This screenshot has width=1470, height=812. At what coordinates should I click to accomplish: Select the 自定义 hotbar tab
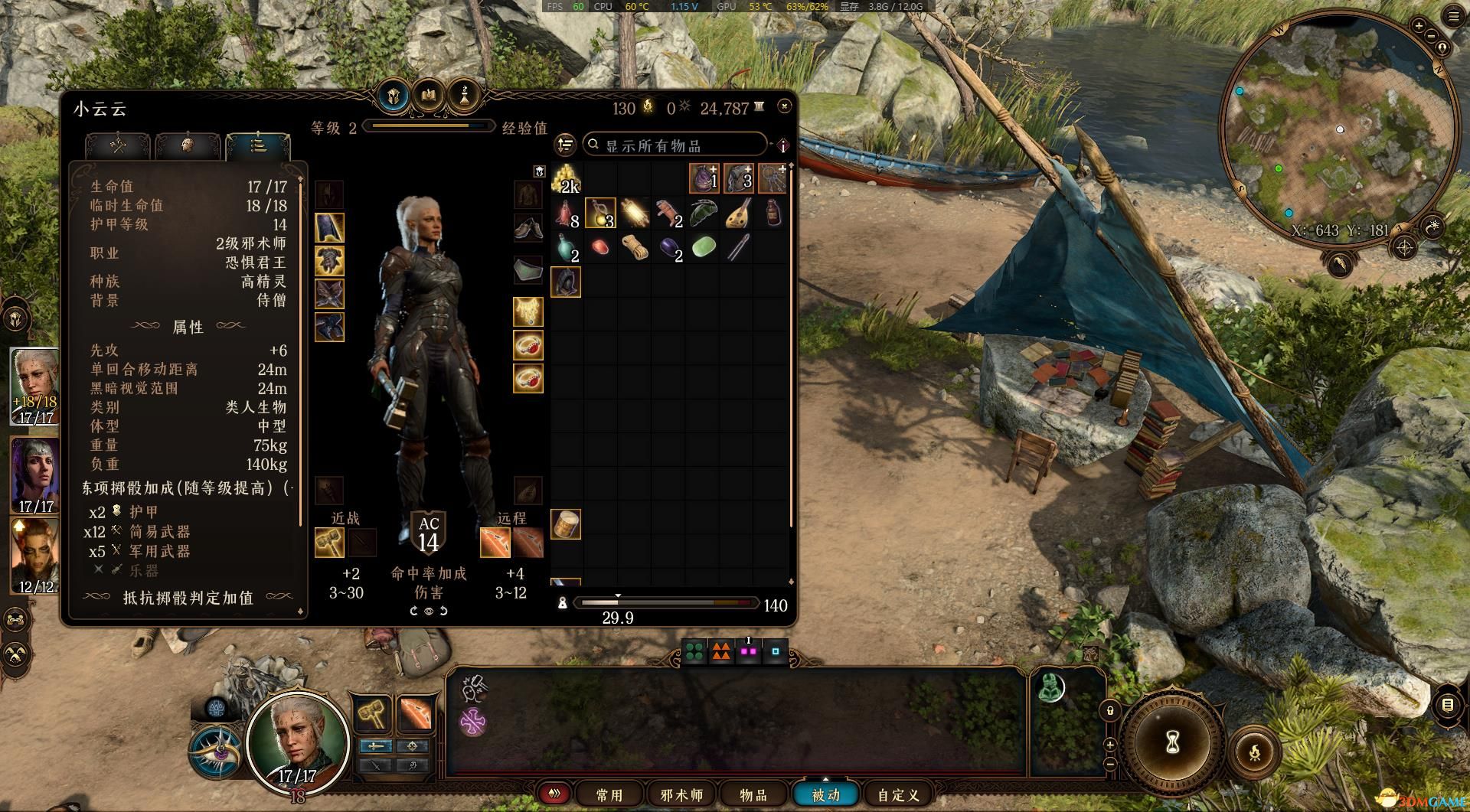[x=898, y=795]
